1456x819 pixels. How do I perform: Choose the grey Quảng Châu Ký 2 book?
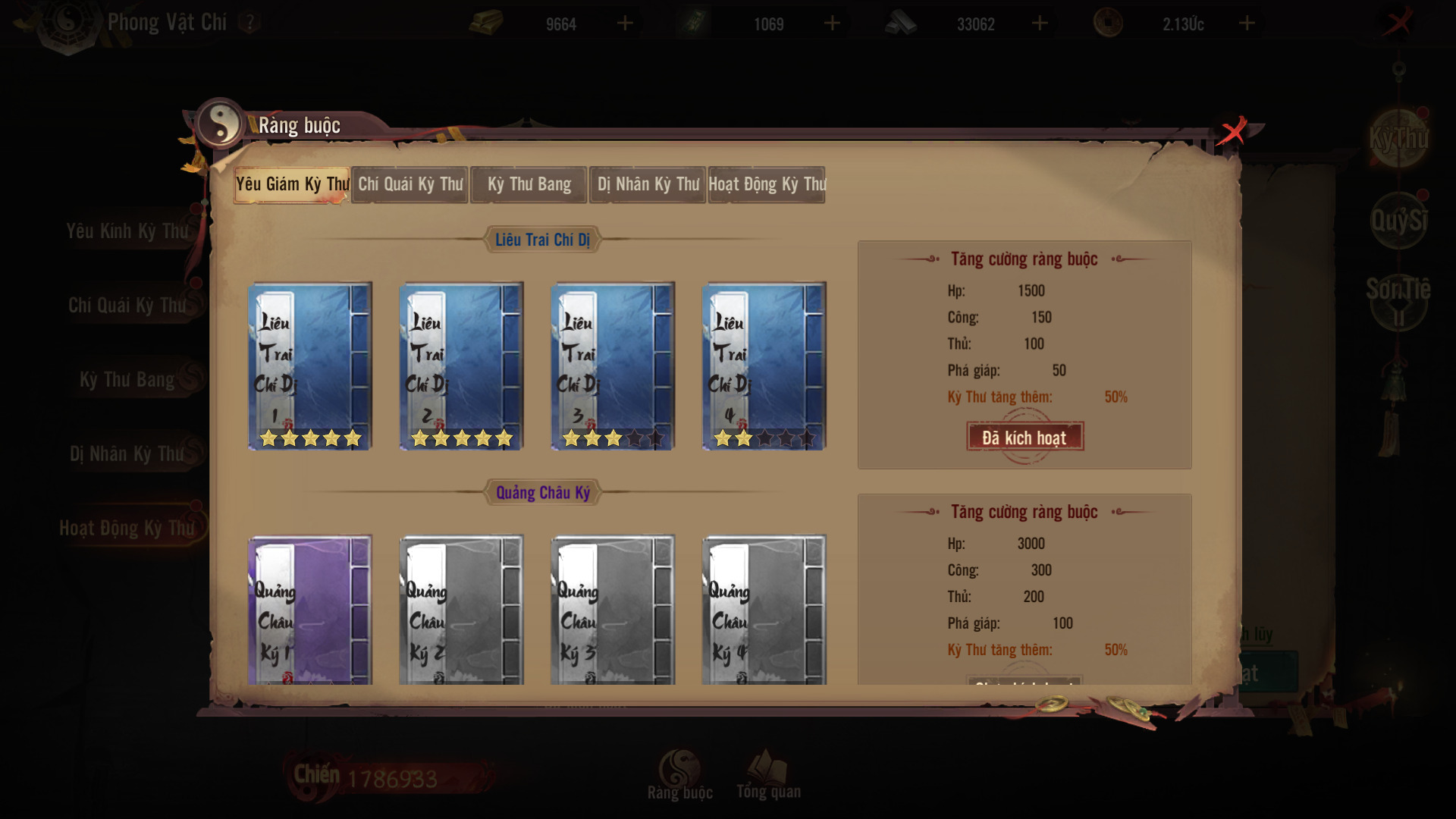[461, 610]
